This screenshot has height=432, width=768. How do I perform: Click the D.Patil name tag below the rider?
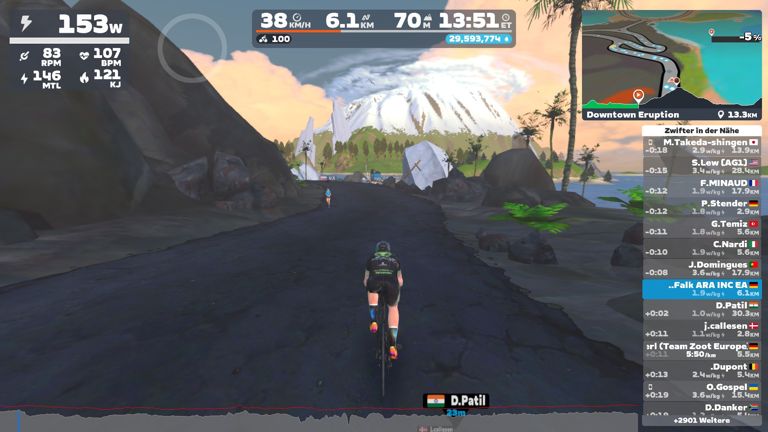[x=456, y=401]
